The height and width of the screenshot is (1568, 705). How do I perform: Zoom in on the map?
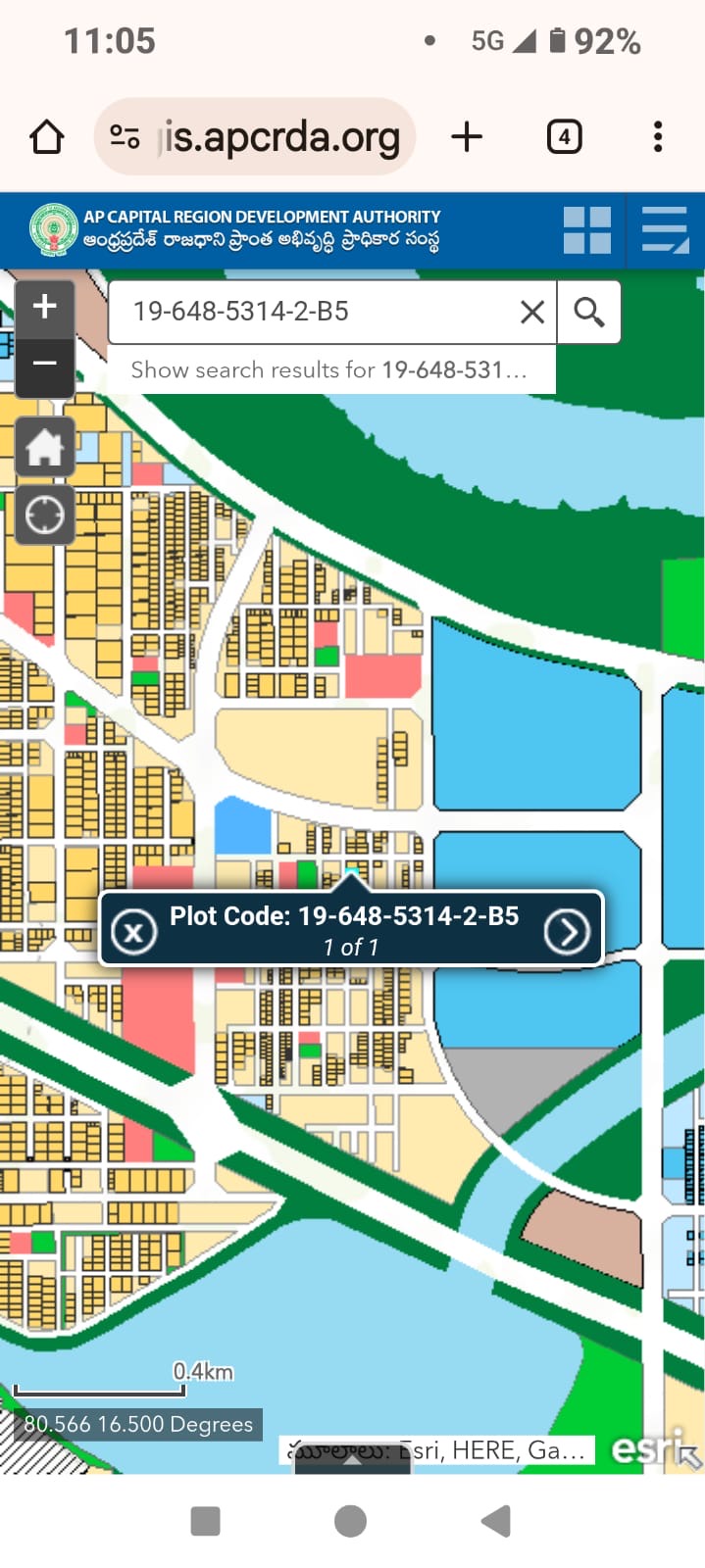point(45,307)
